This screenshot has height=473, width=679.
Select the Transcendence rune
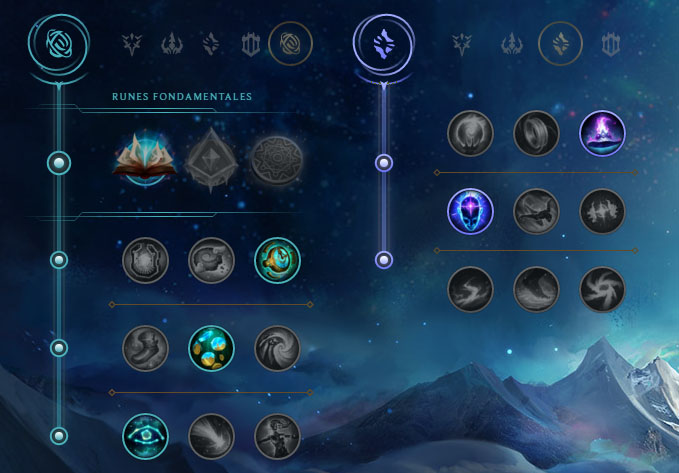pyautogui.click(x=470, y=211)
